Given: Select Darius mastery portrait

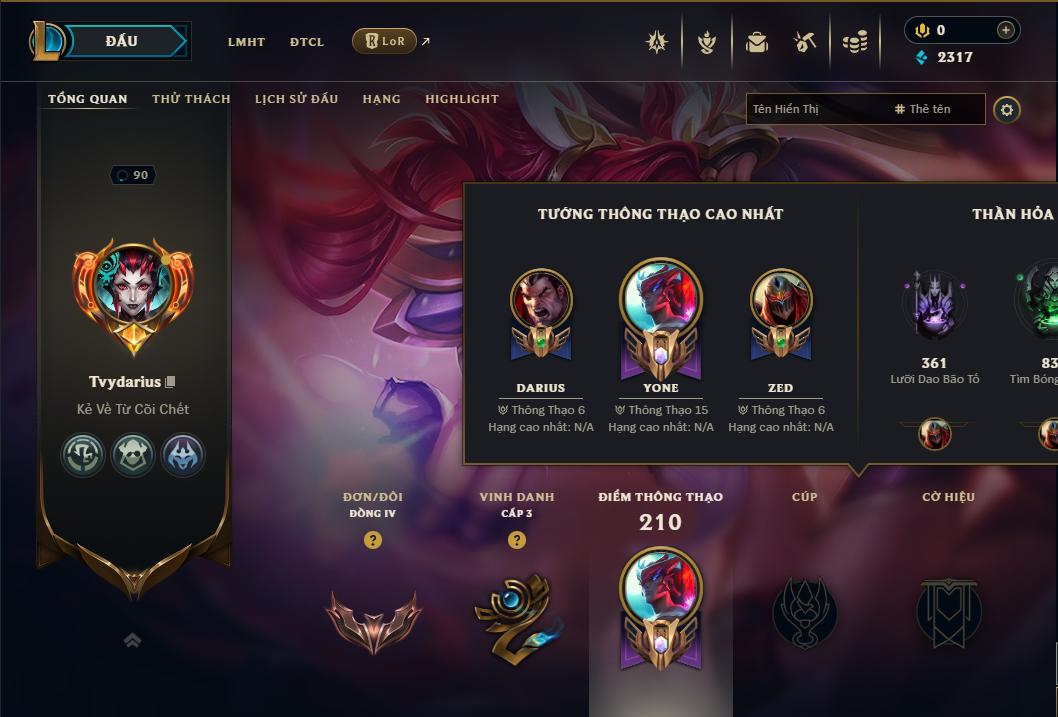Looking at the screenshot, I should [541, 312].
